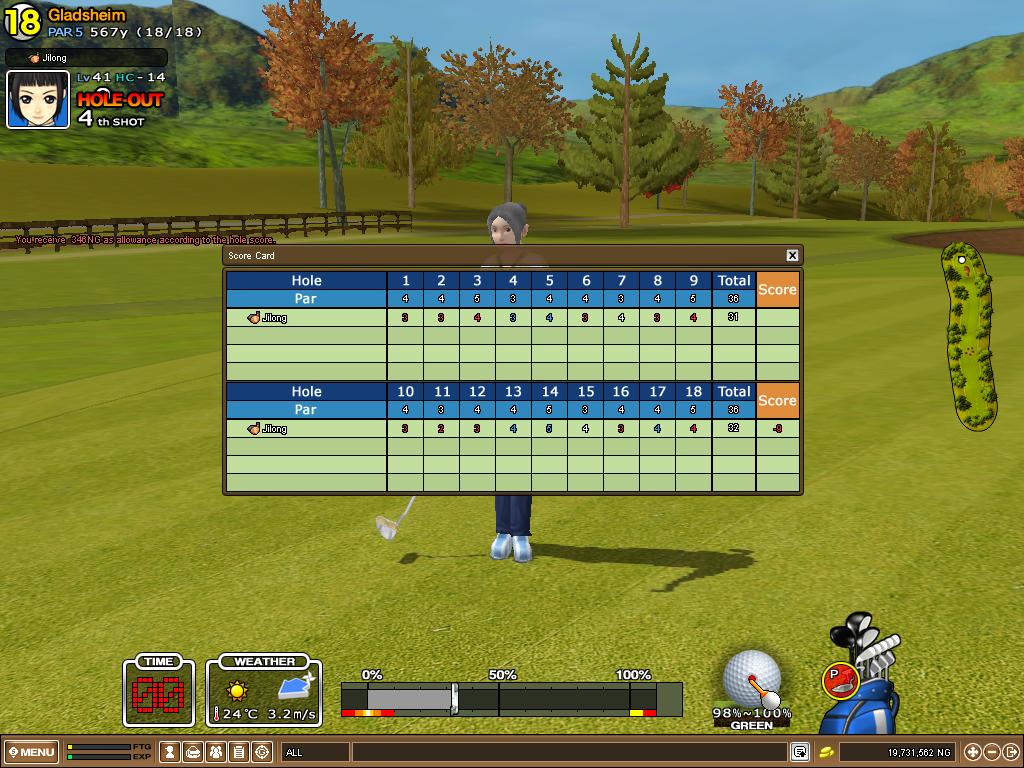Image resolution: width=1024 pixels, height=768 pixels.
Task: Show the group of players icon
Action: coord(216,752)
